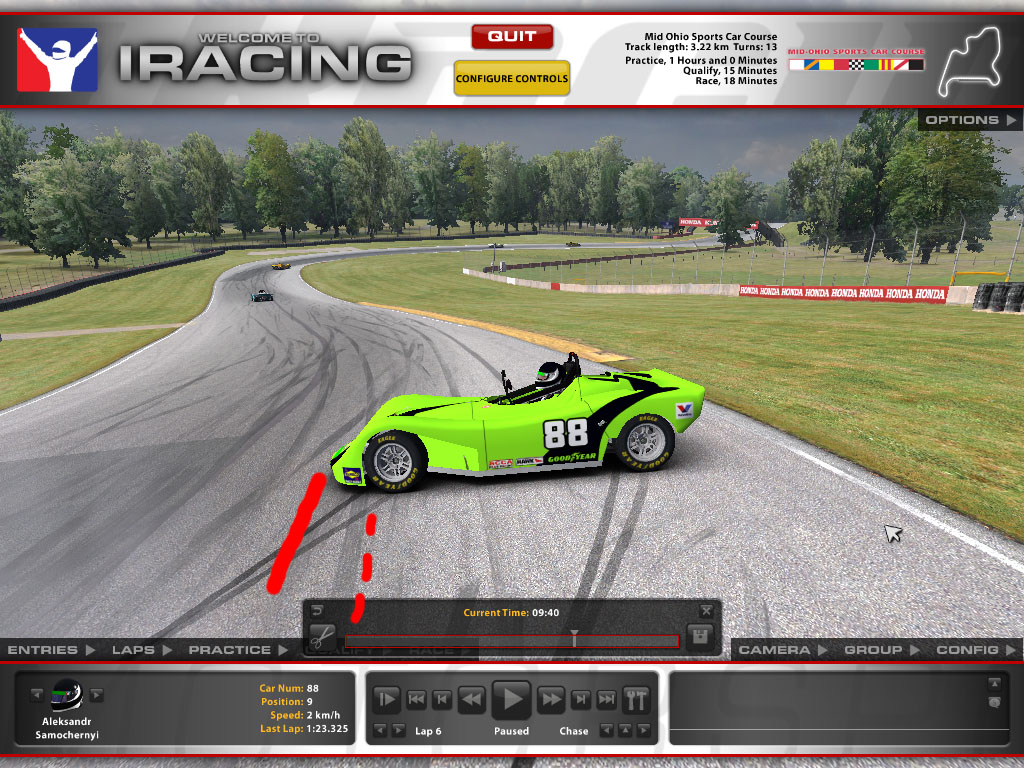The height and width of the screenshot is (768, 1024).
Task: Show the Laps panel
Action: click(x=141, y=650)
